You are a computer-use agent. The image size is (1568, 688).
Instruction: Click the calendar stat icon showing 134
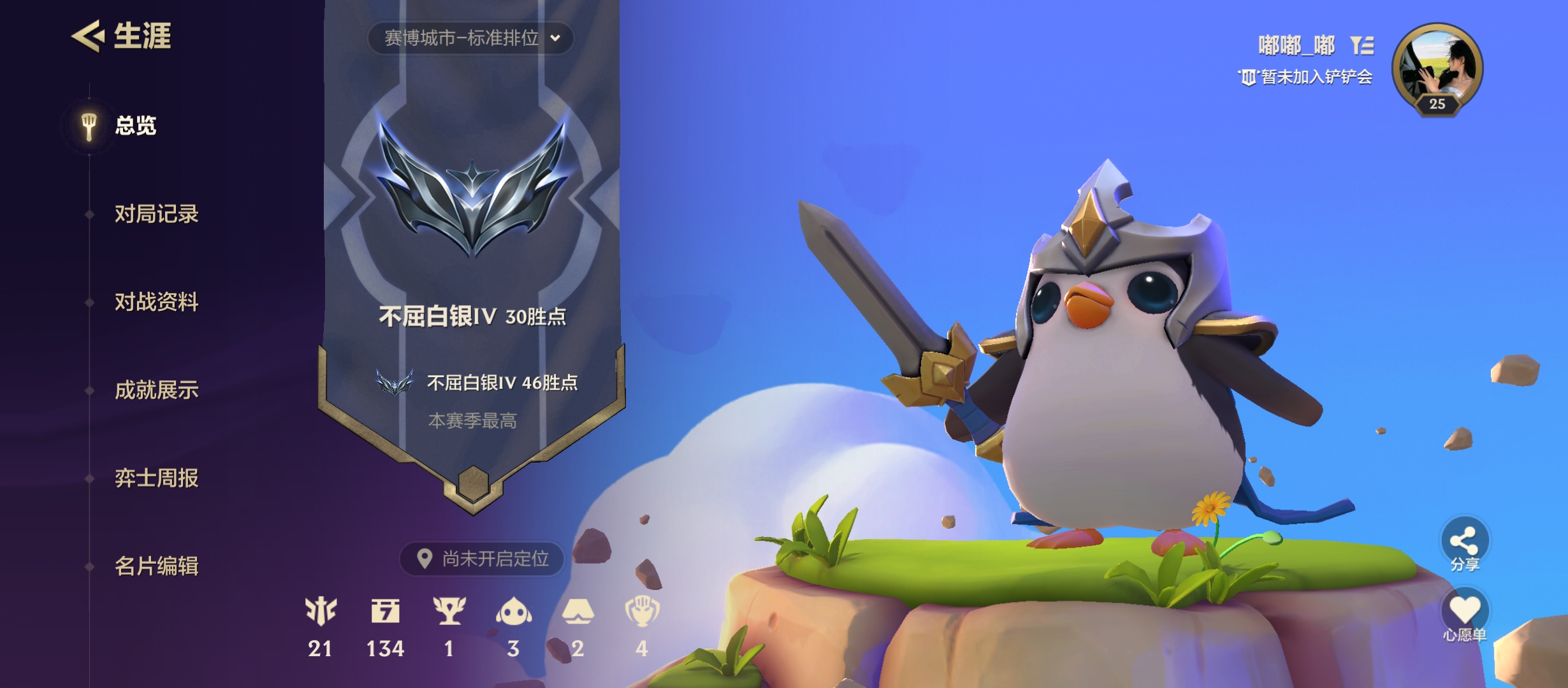pyautogui.click(x=385, y=612)
